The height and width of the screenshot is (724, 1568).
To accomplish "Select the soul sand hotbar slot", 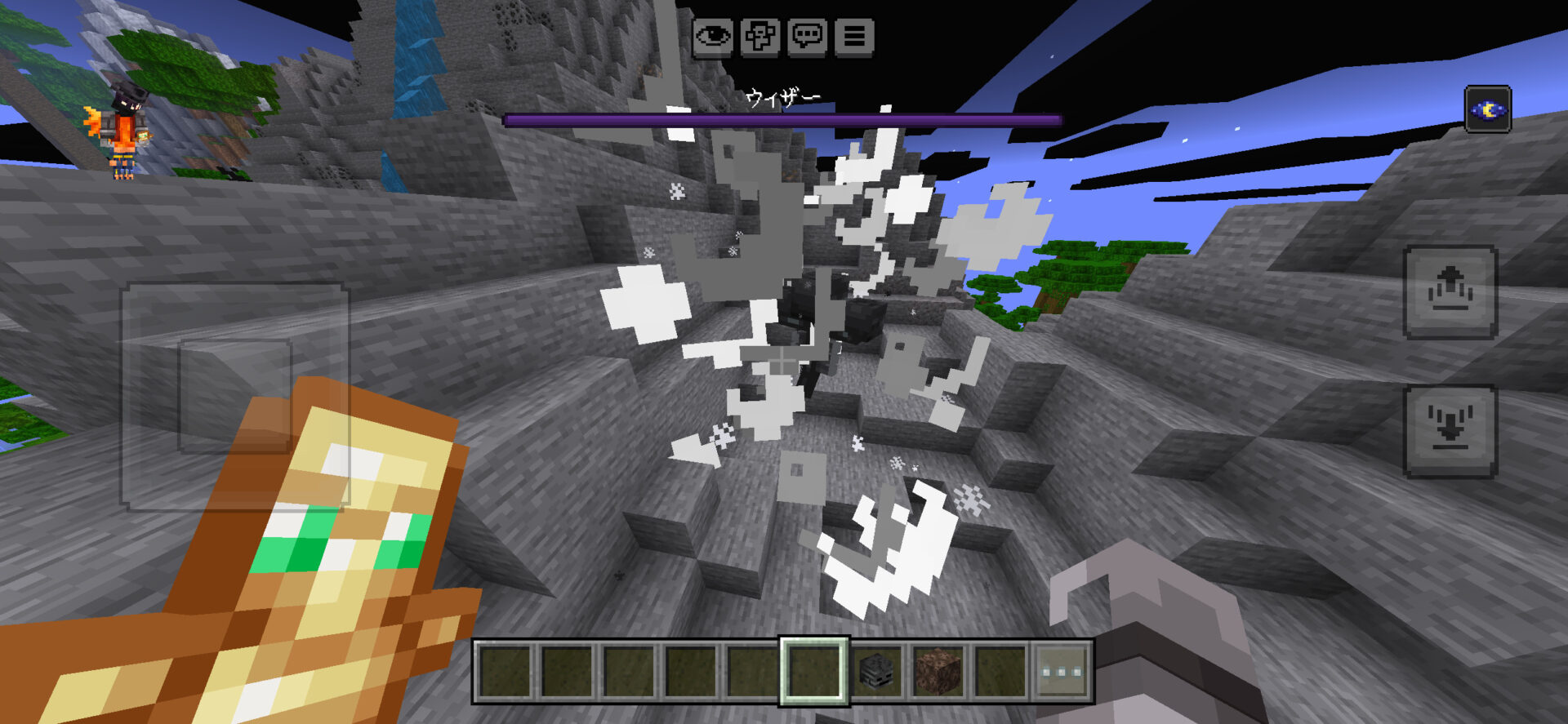I will click(x=938, y=671).
